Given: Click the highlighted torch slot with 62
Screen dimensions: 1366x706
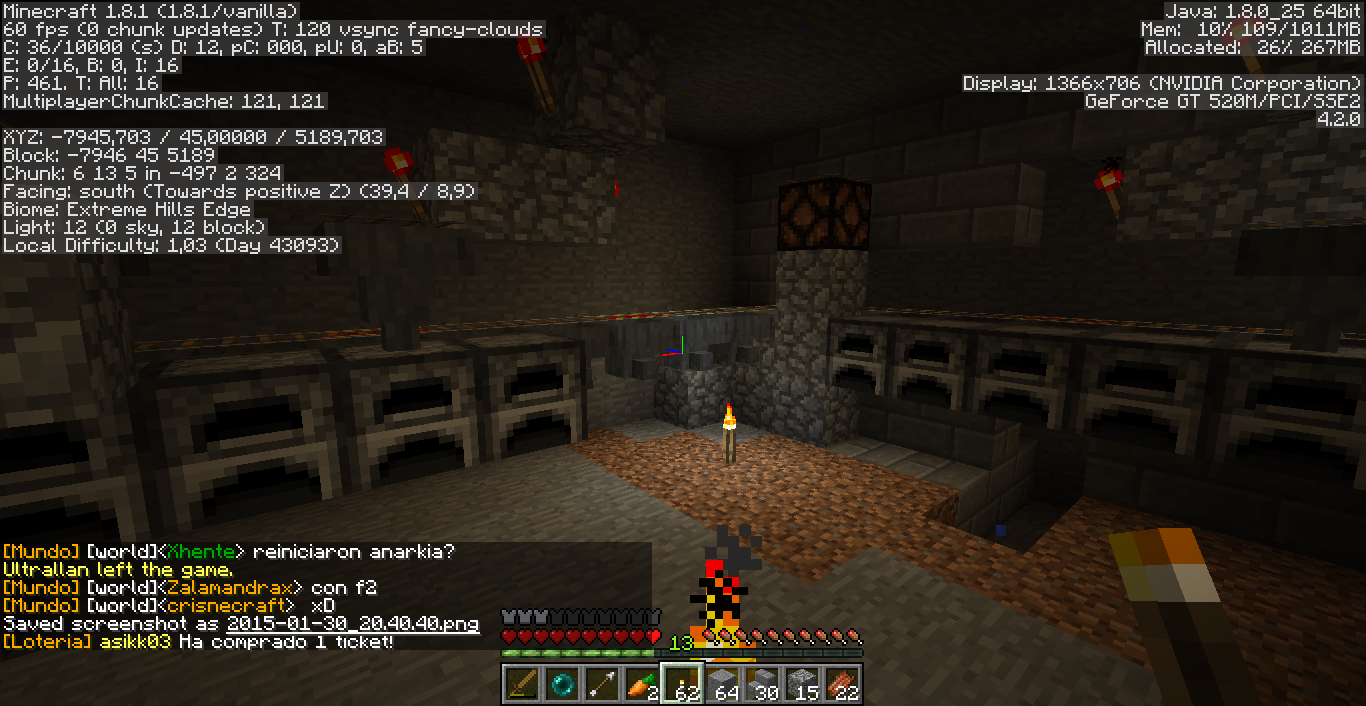Looking at the screenshot, I should pos(682,684).
